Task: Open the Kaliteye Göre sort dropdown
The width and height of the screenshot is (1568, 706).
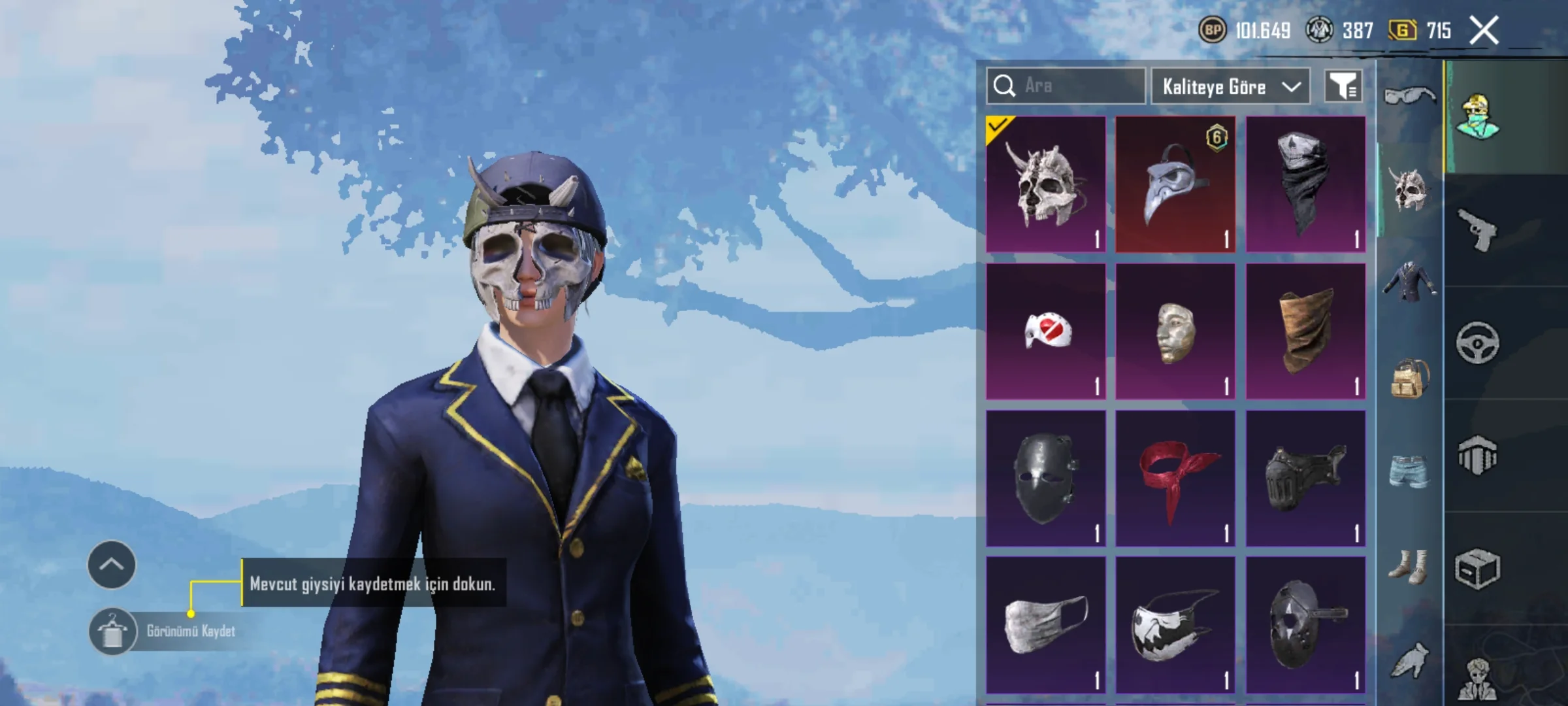Action: pyautogui.click(x=1230, y=86)
